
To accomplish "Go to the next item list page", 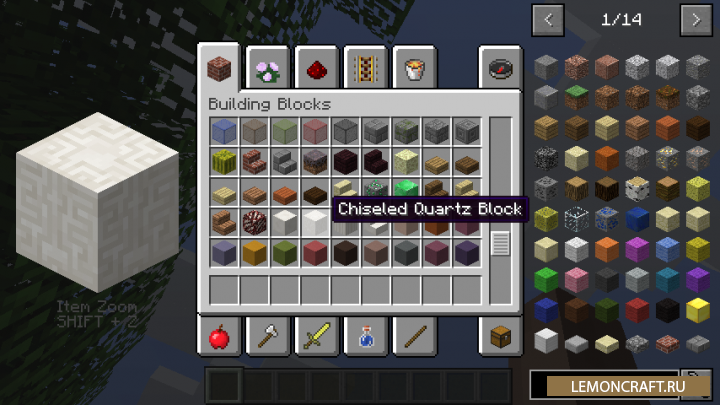I will 695,19.
